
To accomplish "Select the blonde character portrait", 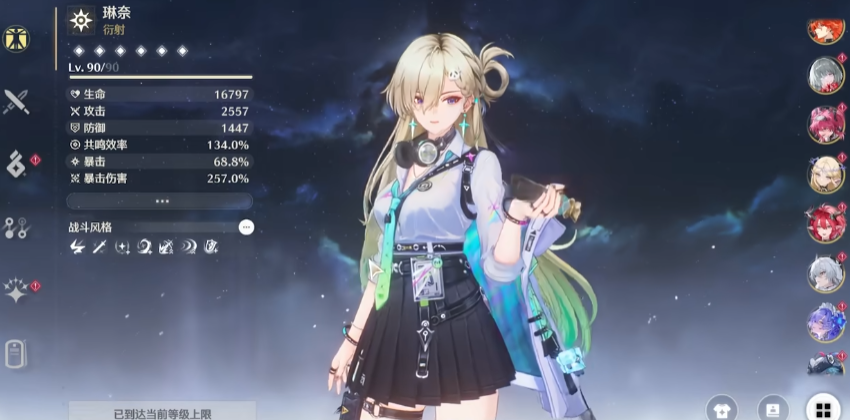I will tap(826, 174).
